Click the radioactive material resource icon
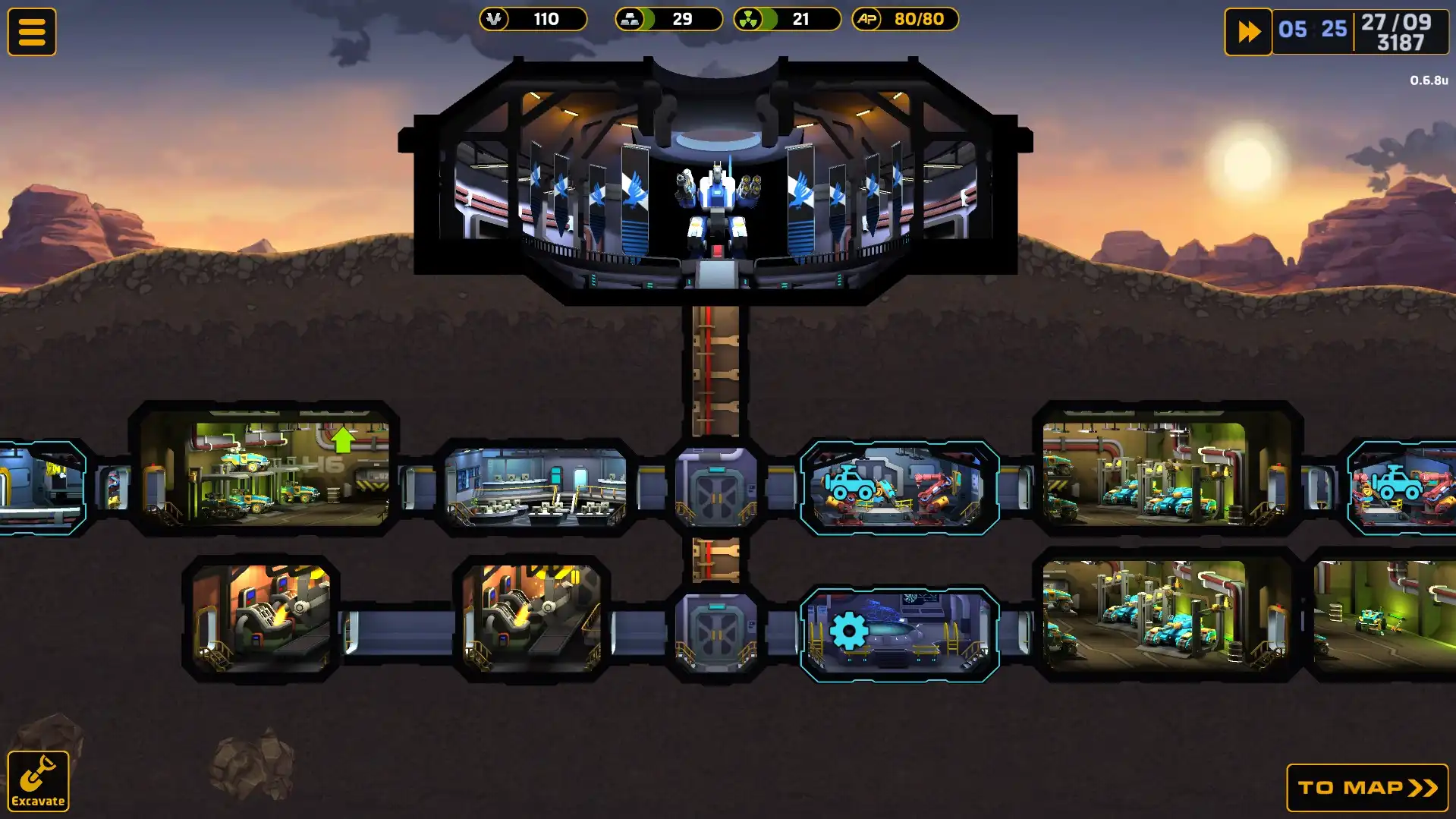 point(748,19)
